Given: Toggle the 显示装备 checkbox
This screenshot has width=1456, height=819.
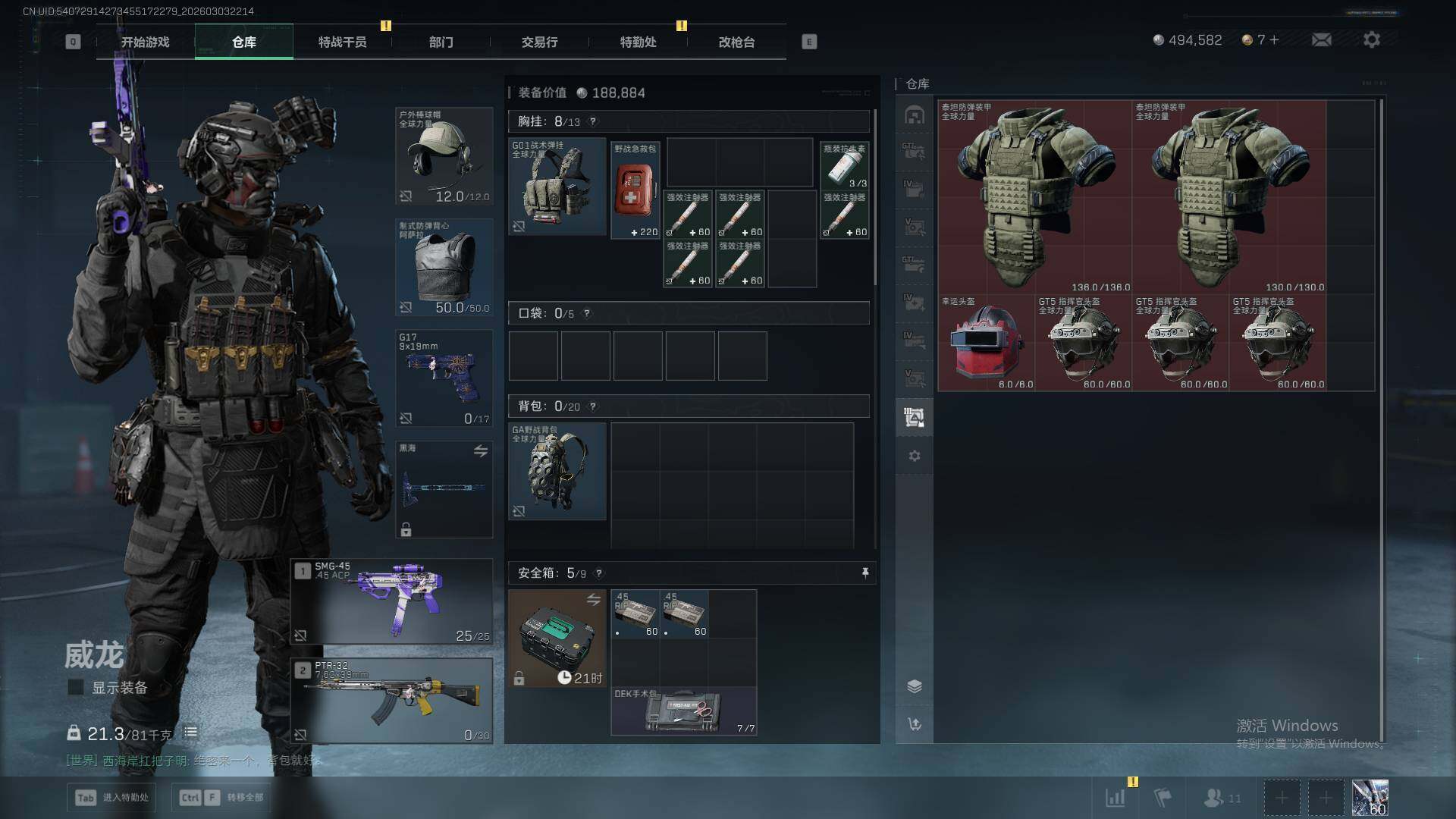Looking at the screenshot, I should tap(76, 687).
